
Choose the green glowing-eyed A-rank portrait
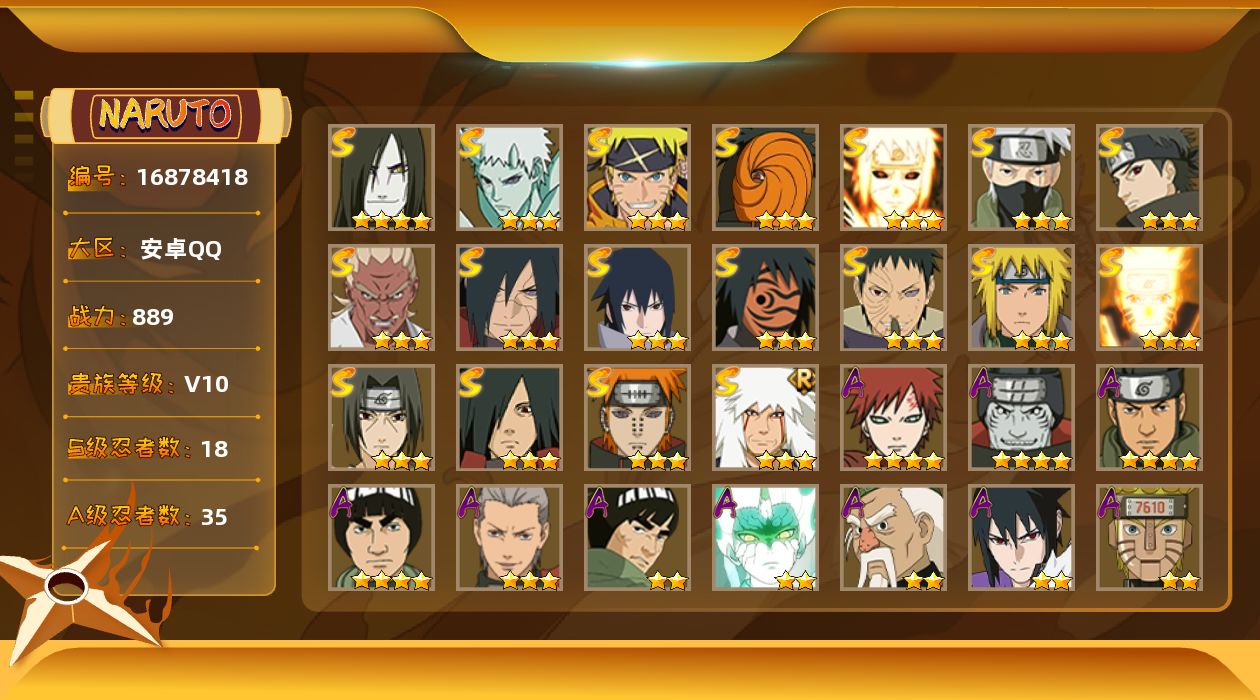click(x=765, y=537)
